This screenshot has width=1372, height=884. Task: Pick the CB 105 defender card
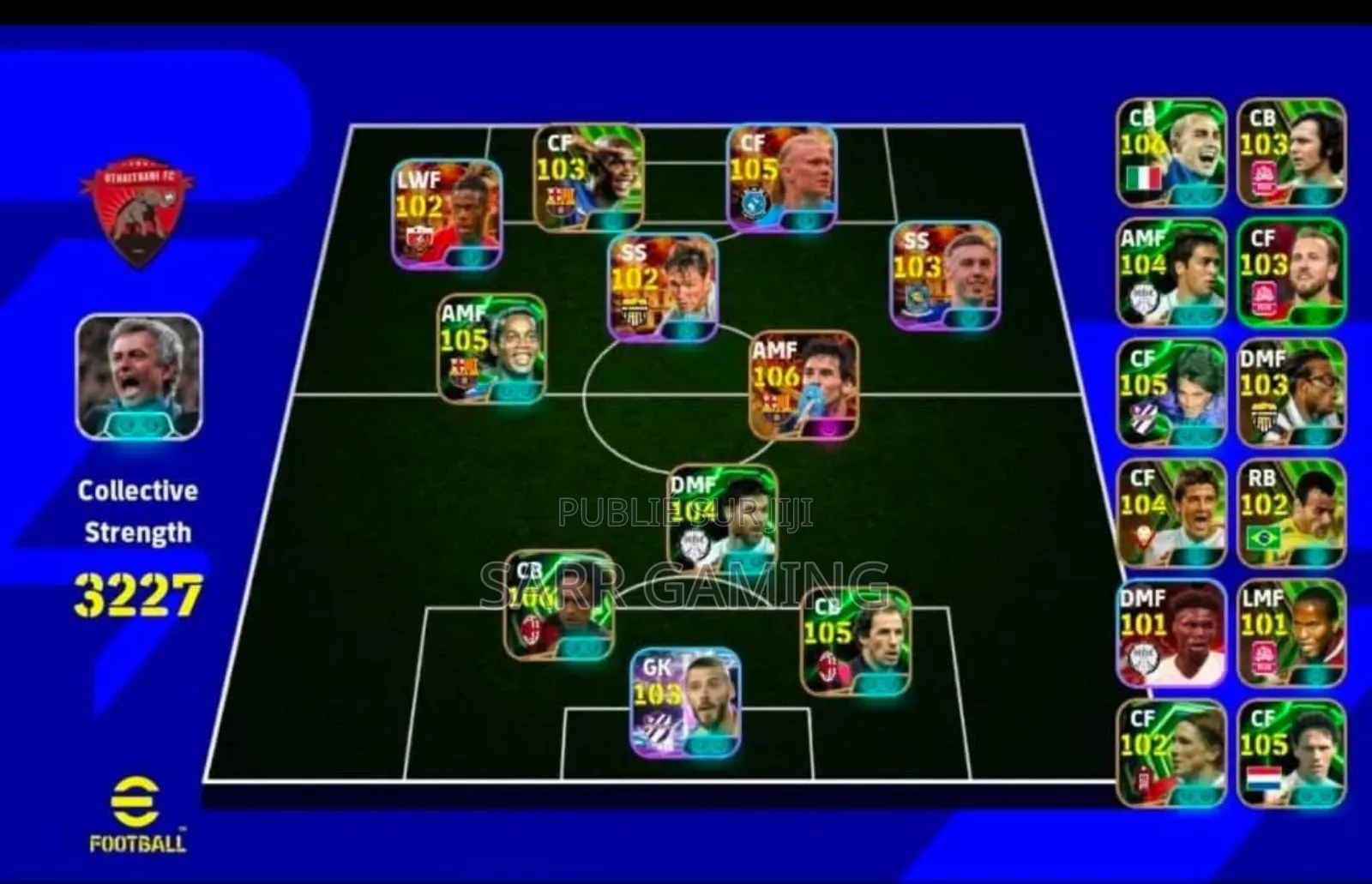pos(855,640)
